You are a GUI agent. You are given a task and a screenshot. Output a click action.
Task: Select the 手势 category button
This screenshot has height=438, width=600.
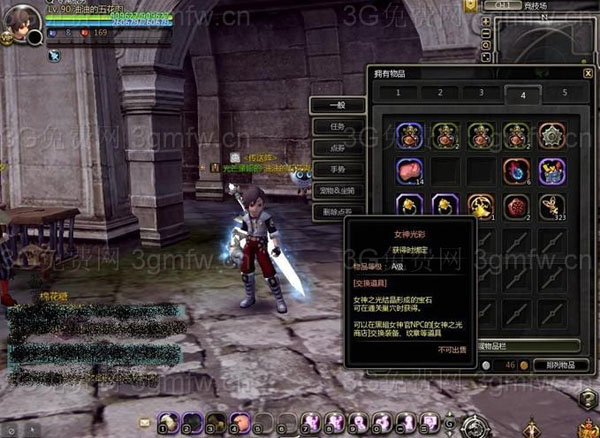(338, 169)
